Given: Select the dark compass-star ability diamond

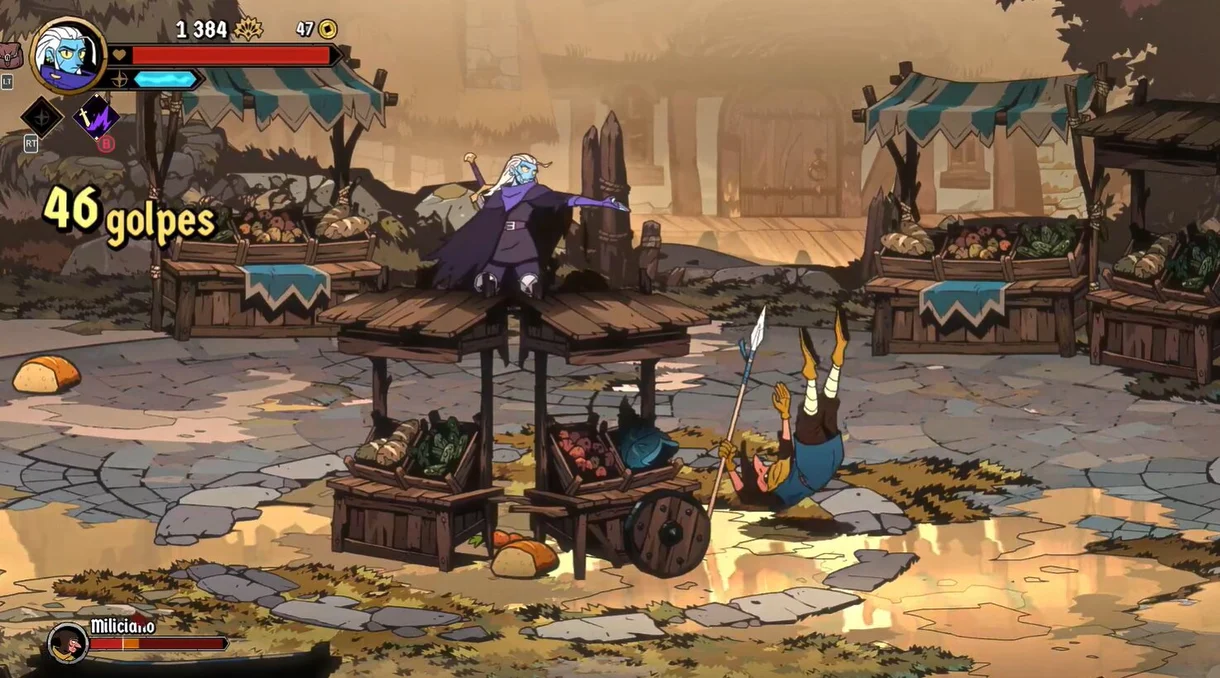Looking at the screenshot, I should click(x=42, y=117).
